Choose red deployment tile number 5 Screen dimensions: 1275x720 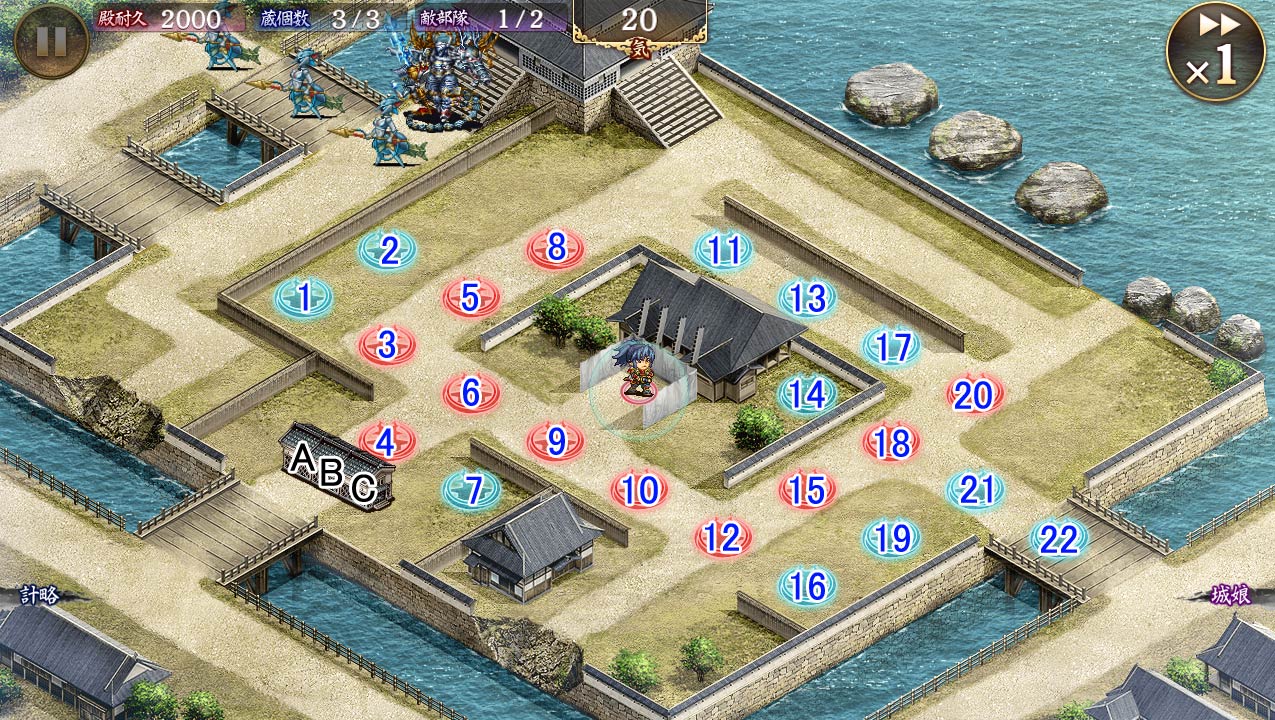click(x=472, y=297)
